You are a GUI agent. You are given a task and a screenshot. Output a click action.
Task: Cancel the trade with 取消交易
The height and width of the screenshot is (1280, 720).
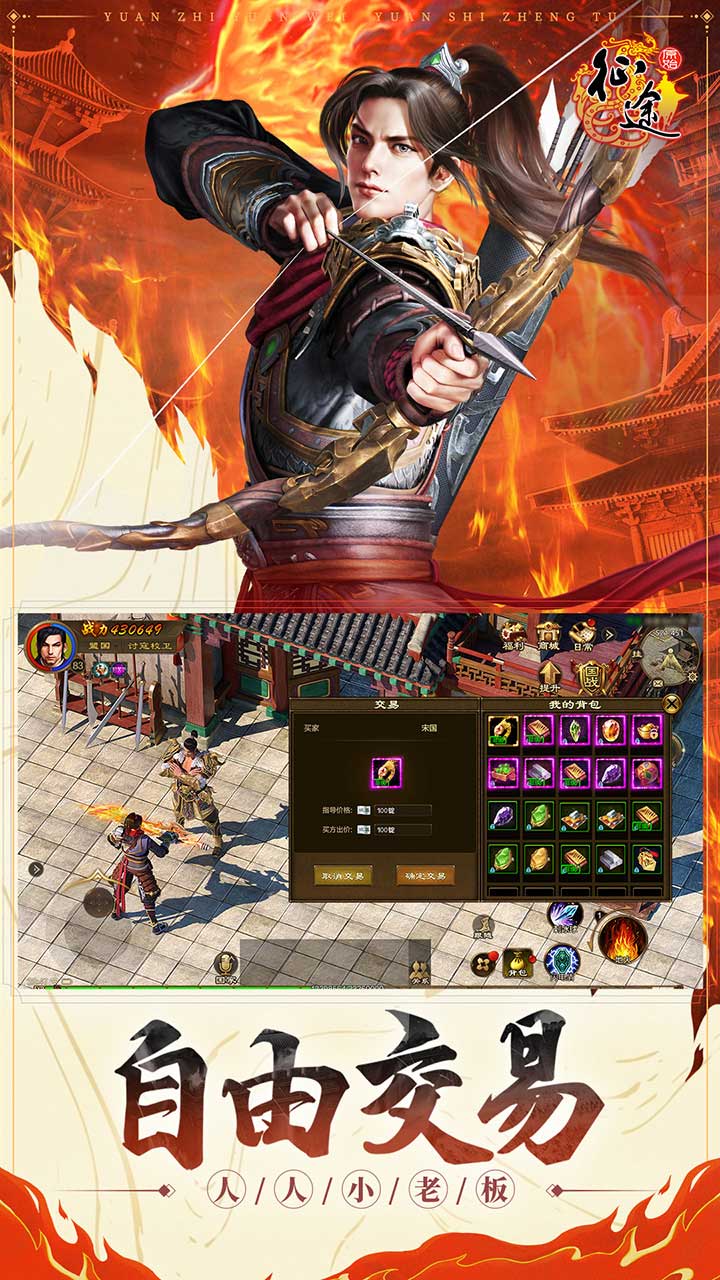click(344, 875)
